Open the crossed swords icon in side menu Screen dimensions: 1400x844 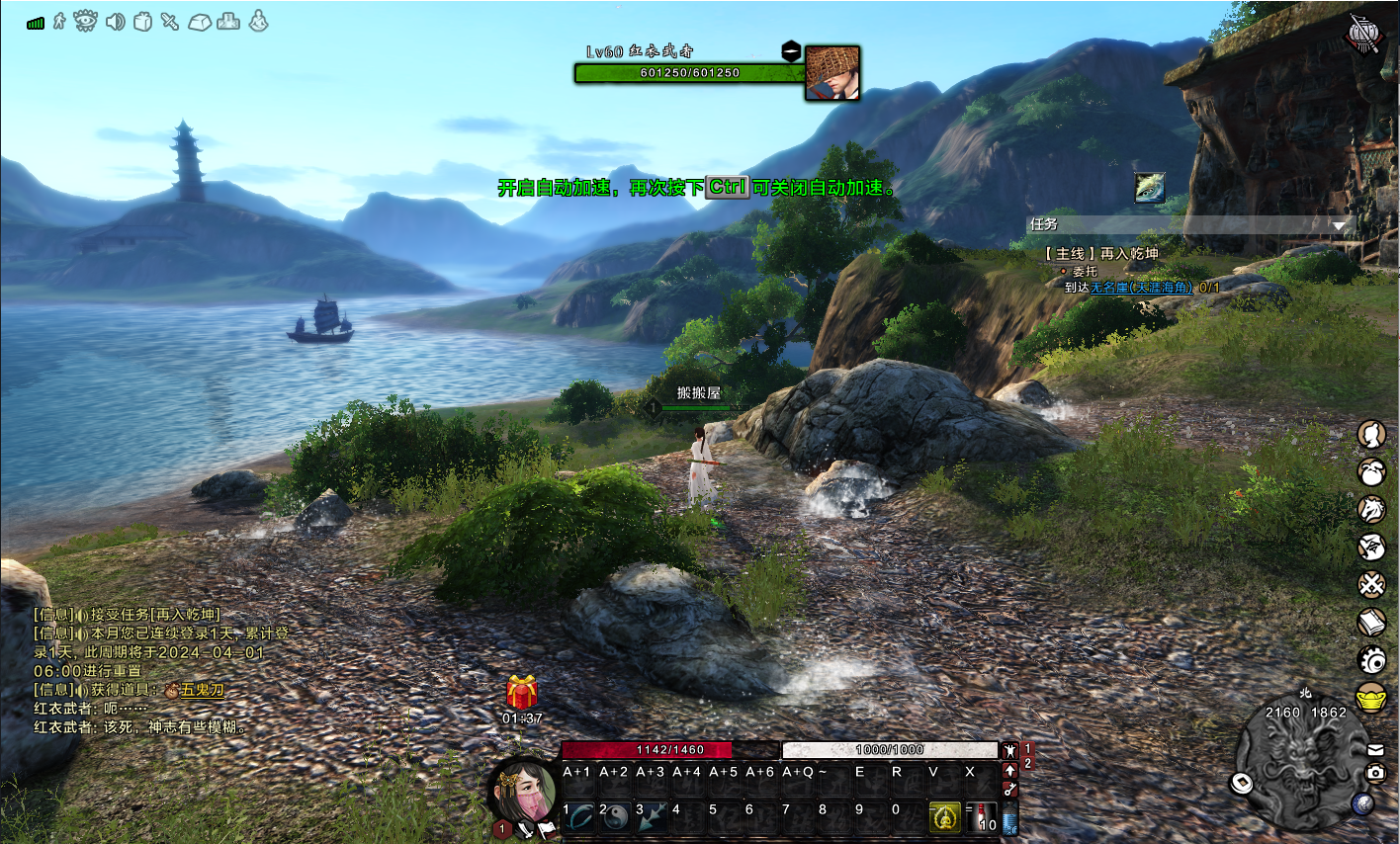pos(1371,584)
